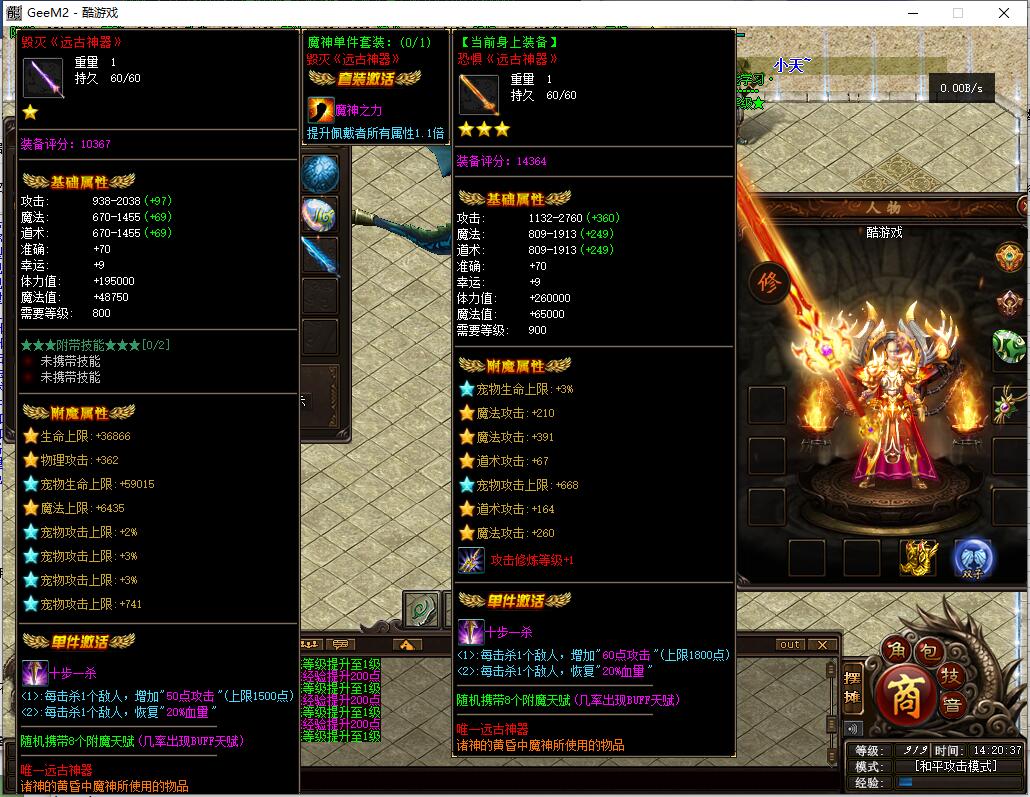Select the gold medallion equipment slot

click(1008, 255)
